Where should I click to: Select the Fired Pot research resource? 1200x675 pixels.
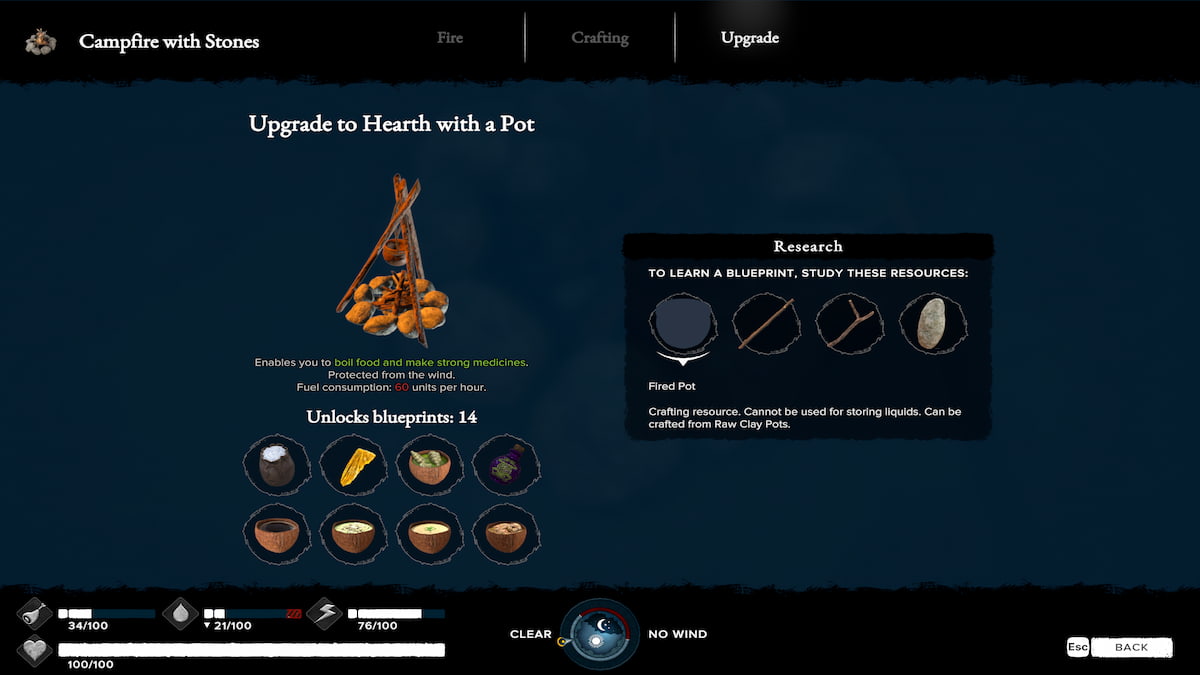click(x=683, y=325)
